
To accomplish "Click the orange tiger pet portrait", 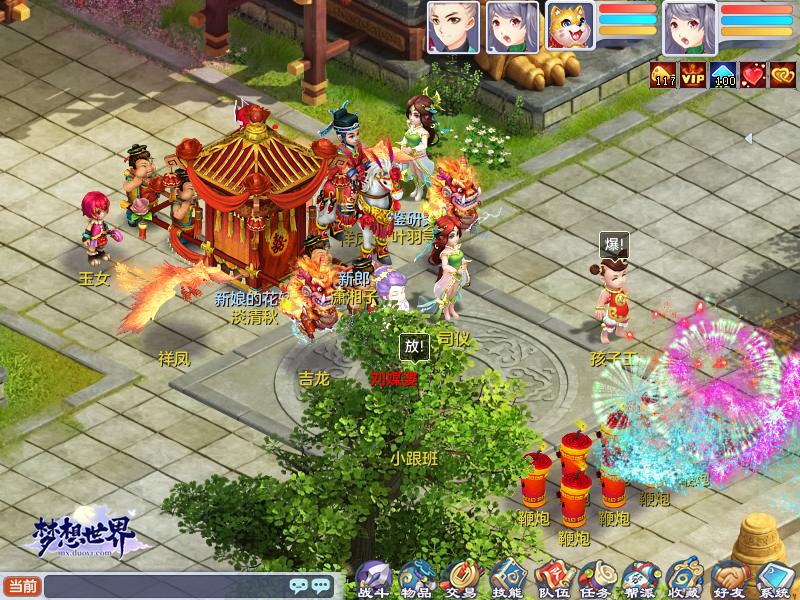I will 570,26.
